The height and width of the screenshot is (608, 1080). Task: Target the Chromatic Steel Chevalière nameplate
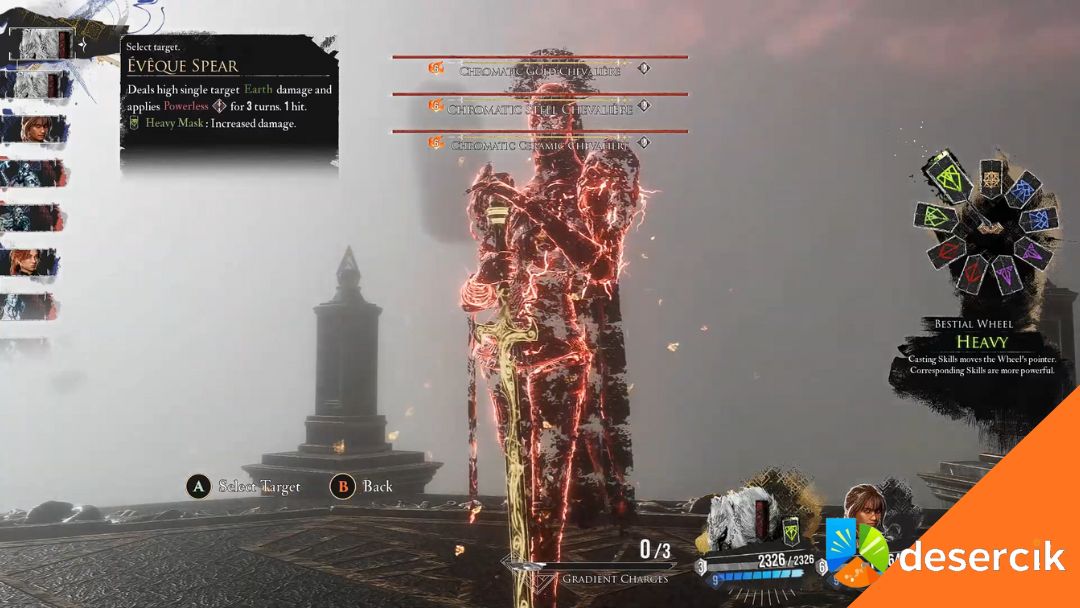540,108
